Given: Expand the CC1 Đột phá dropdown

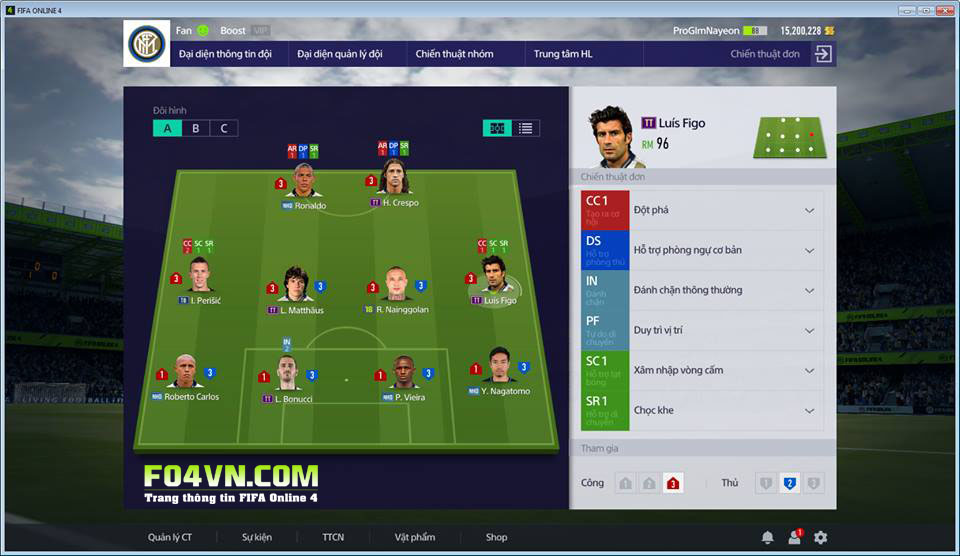Looking at the screenshot, I should coord(809,210).
